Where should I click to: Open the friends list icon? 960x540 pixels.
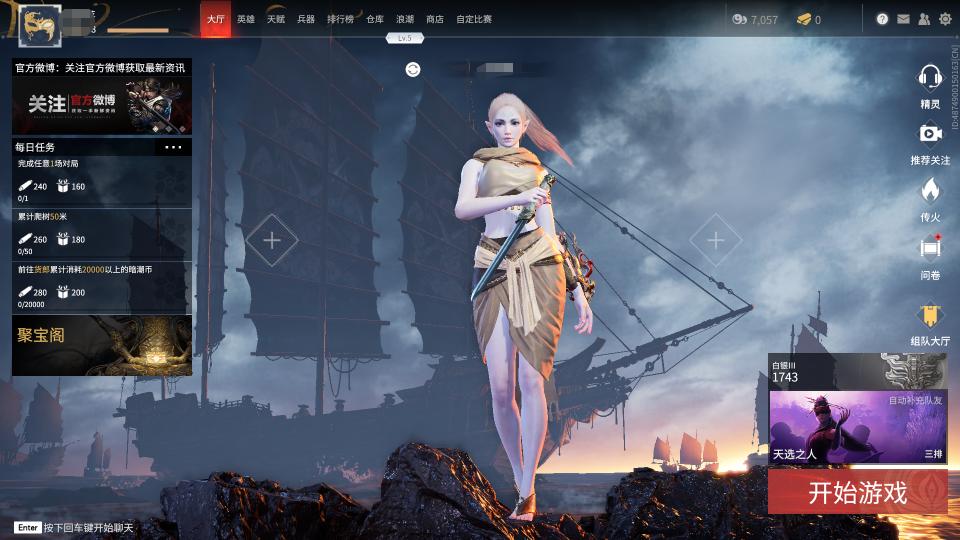coord(924,19)
